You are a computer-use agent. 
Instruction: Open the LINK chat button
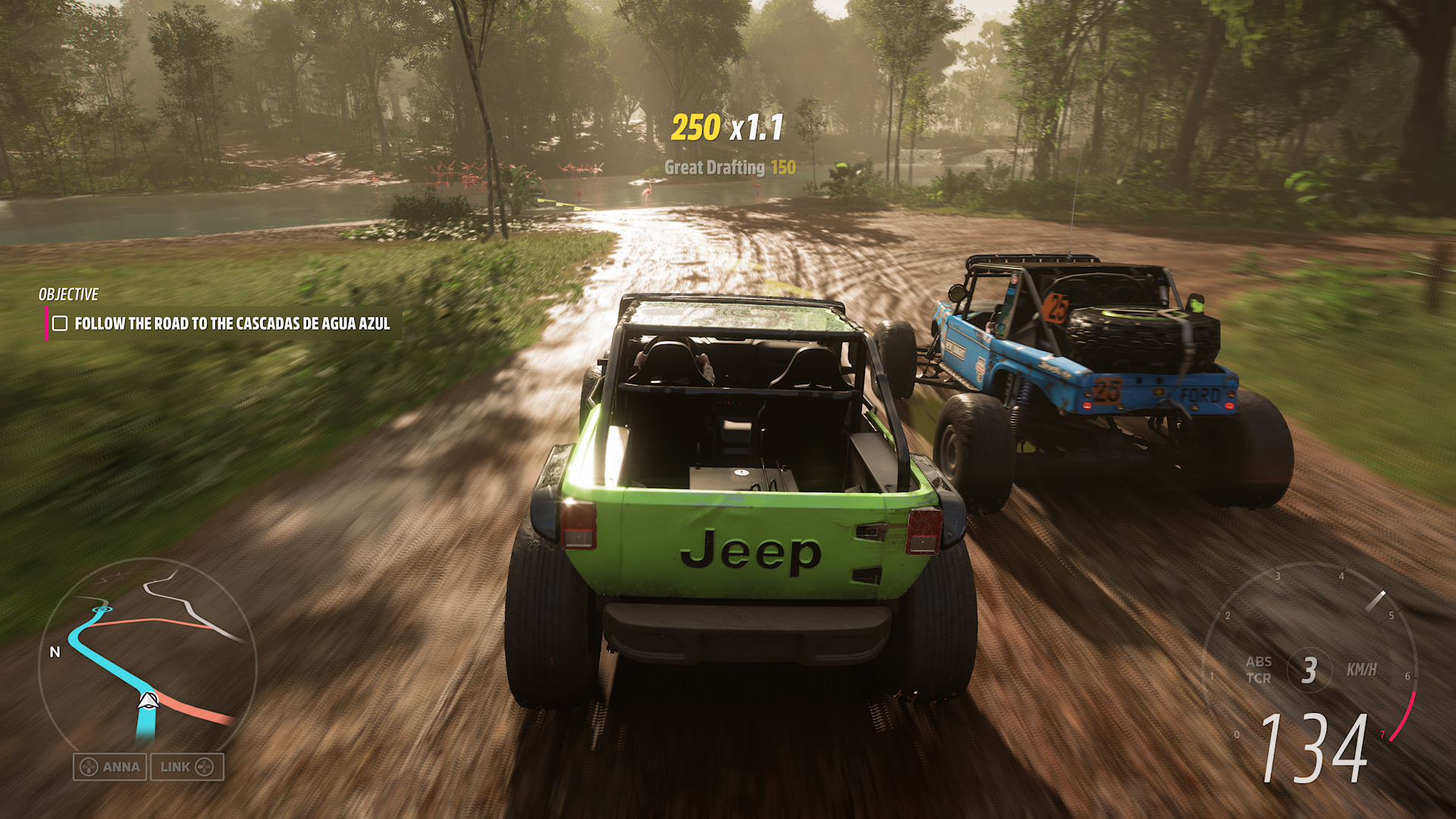[187, 767]
